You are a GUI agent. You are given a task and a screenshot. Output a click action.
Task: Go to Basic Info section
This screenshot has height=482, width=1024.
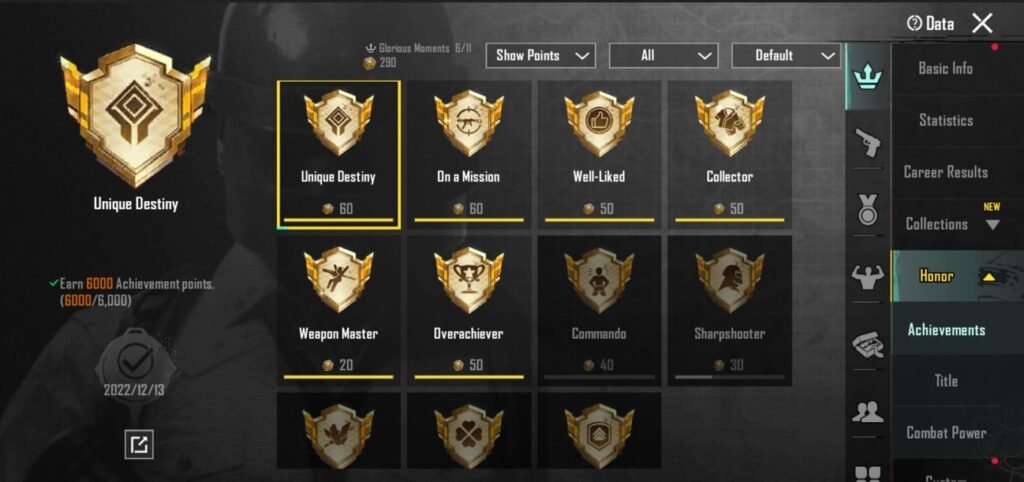pyautogui.click(x=945, y=68)
